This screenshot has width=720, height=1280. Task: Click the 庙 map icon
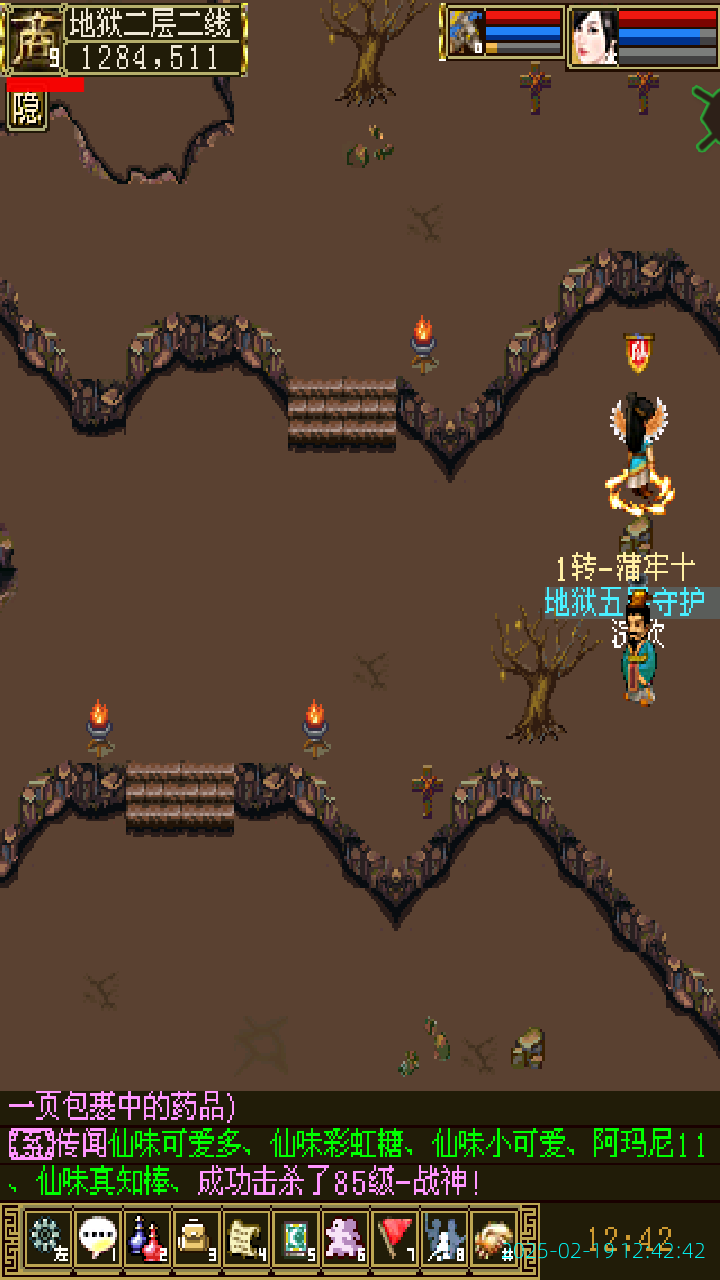tap(31, 40)
